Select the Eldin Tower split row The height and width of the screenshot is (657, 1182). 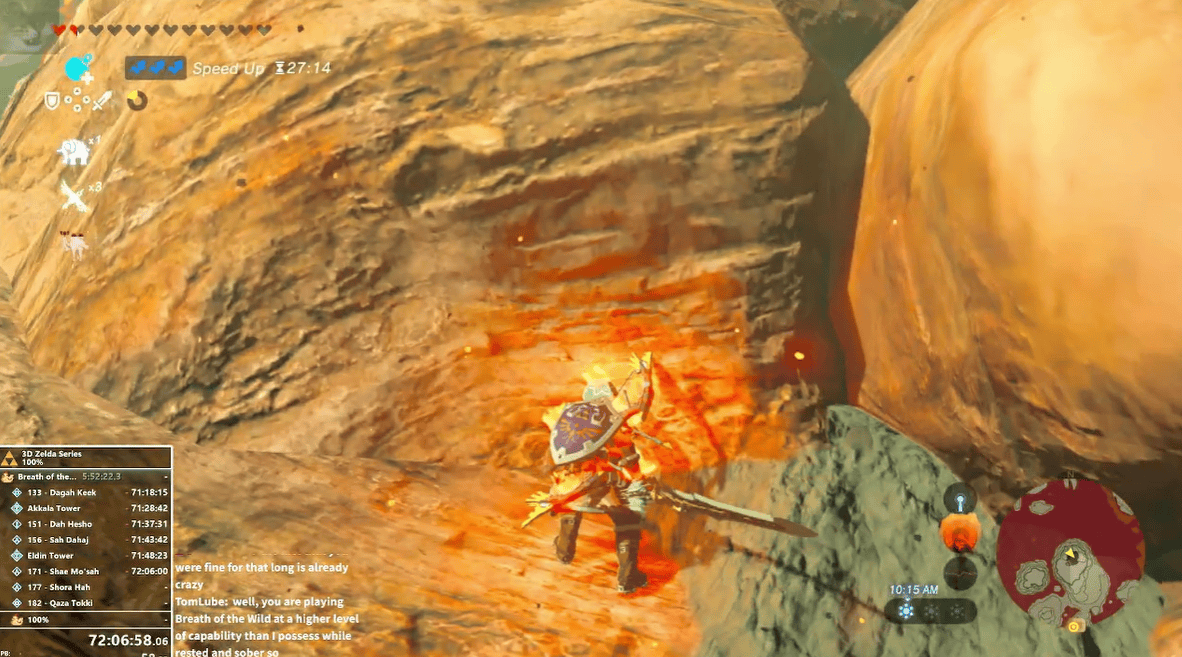coord(87,555)
